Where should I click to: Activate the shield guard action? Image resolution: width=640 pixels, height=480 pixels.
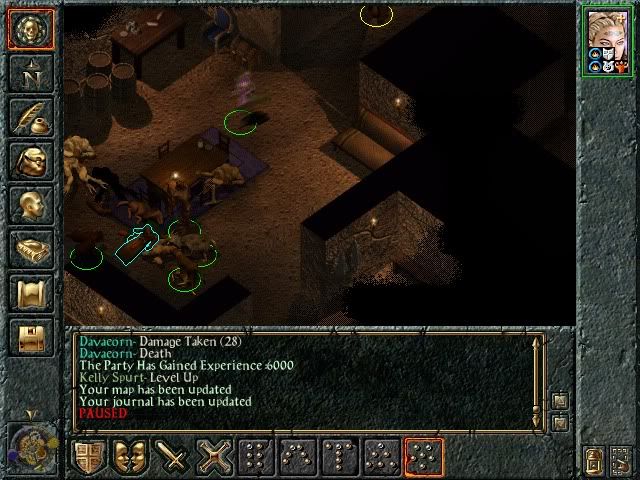click(89, 457)
